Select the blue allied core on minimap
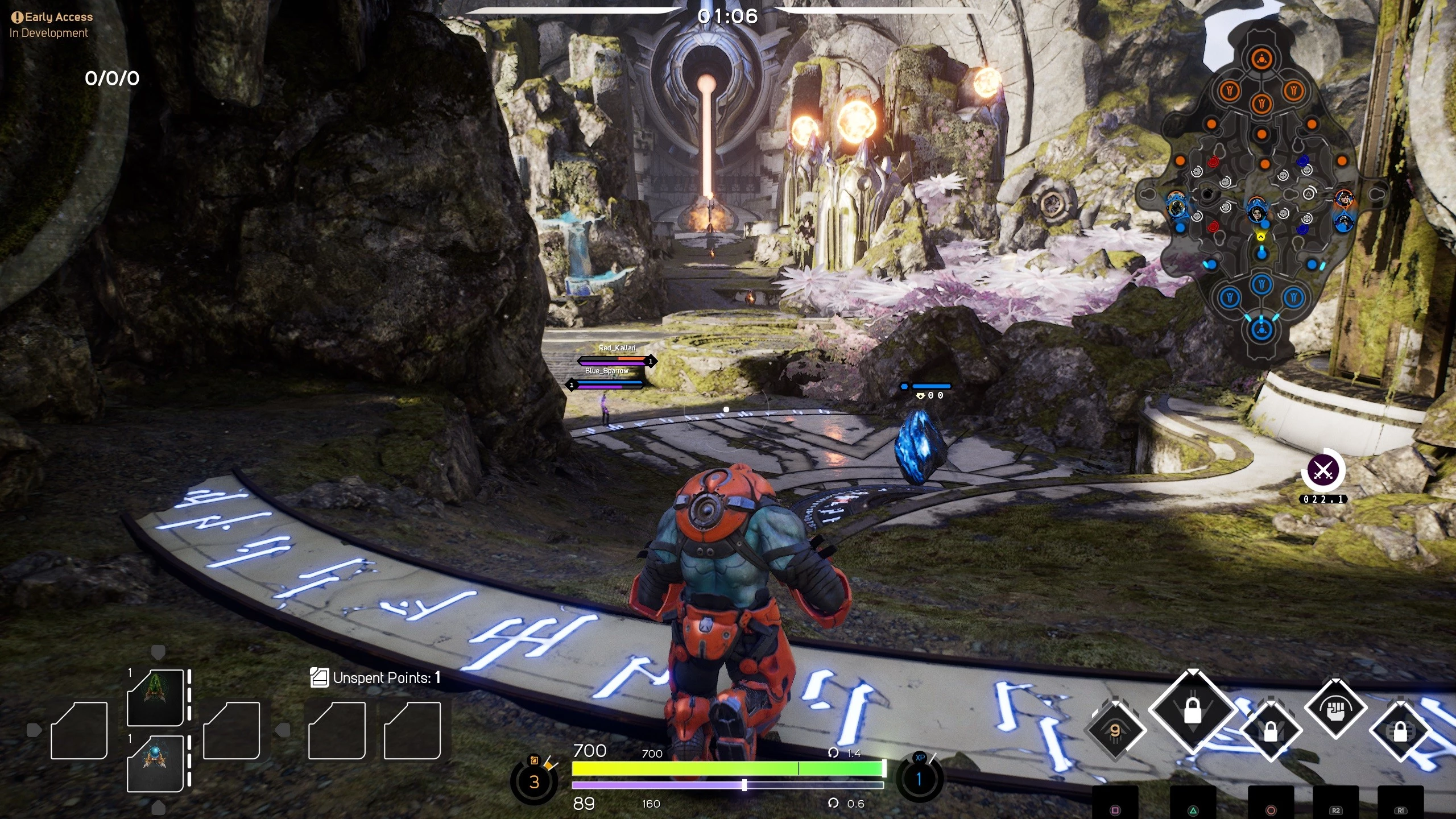Viewport: 1456px width, 819px height. pyautogui.click(x=1261, y=329)
